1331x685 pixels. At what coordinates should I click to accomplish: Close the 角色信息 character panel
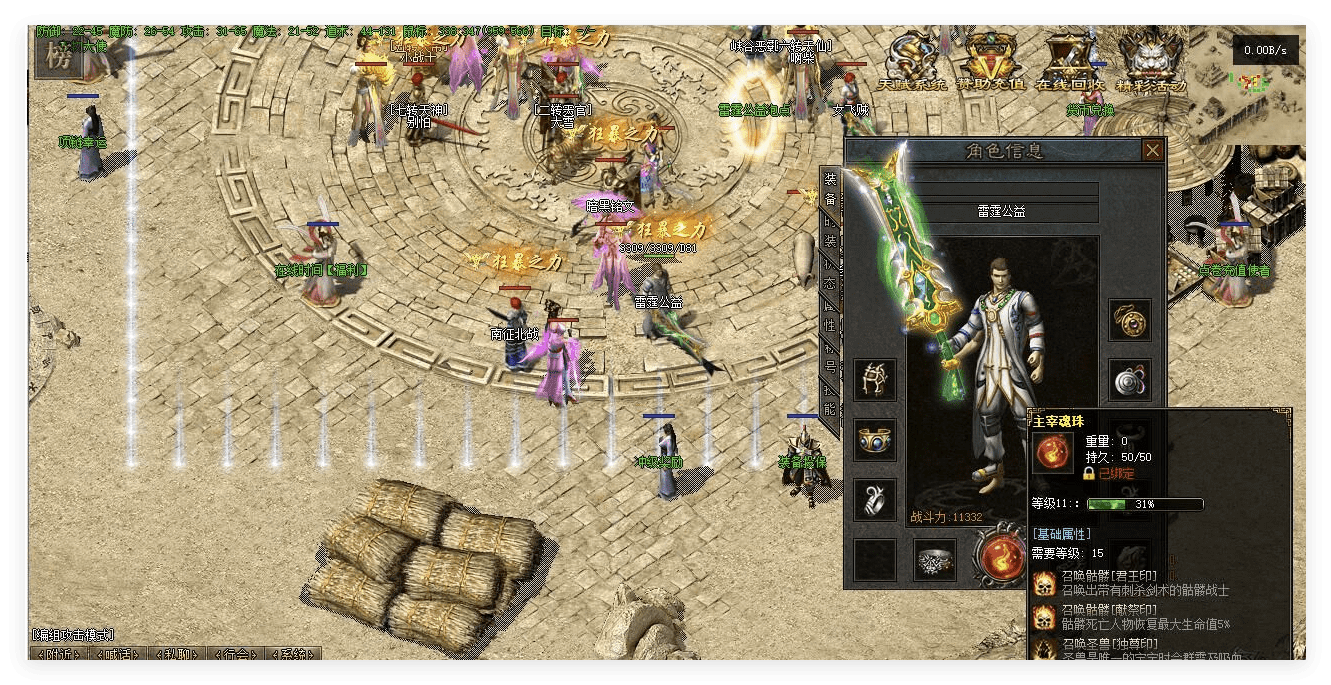coord(1153,150)
